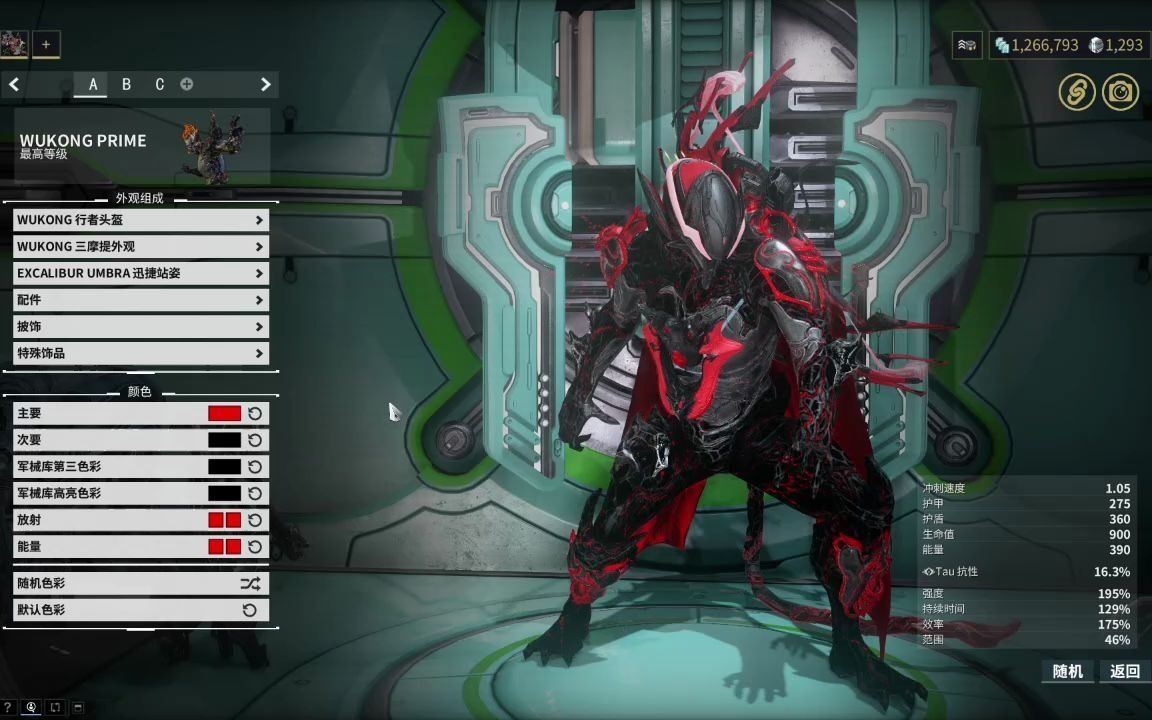This screenshot has width=1152, height=720.
Task: Open the WUKONG 行者头盔 helmet selection
Action: [140, 220]
